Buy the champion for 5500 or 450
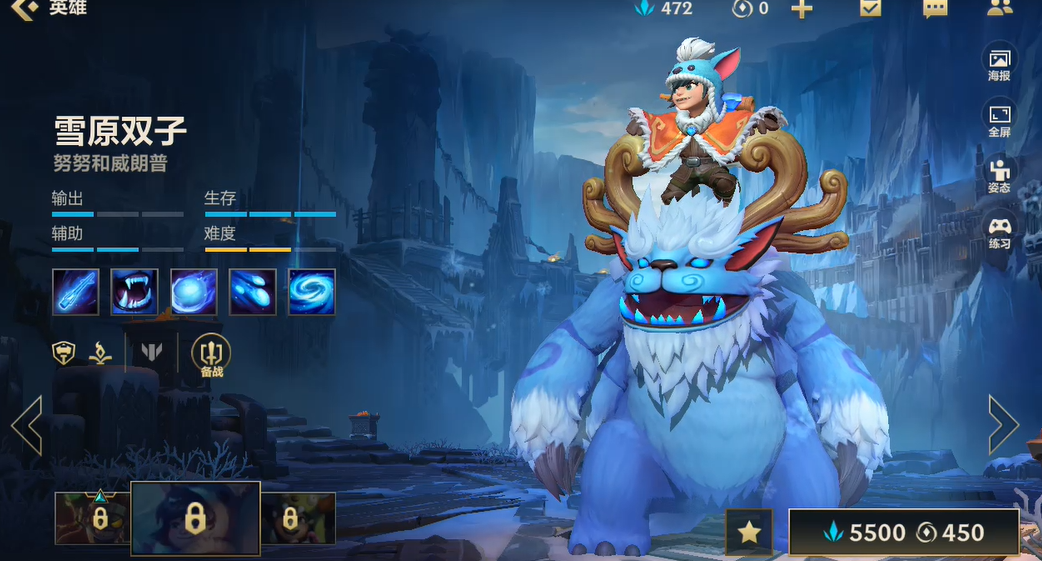1042x561 pixels. click(903, 533)
